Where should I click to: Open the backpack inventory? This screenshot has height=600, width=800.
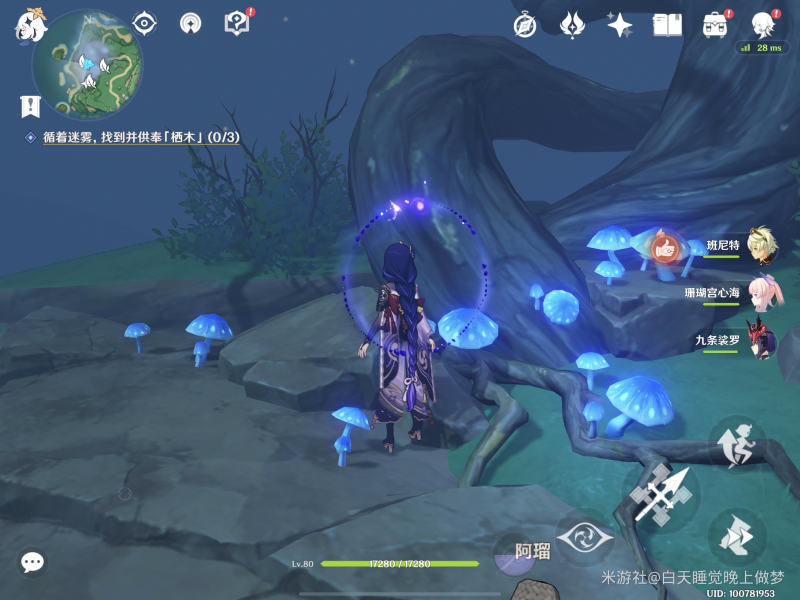point(714,25)
